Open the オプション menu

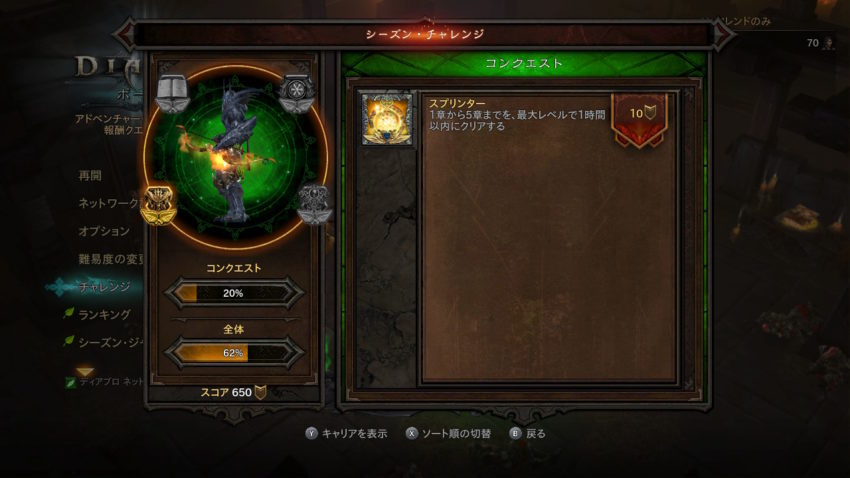click(x=104, y=231)
